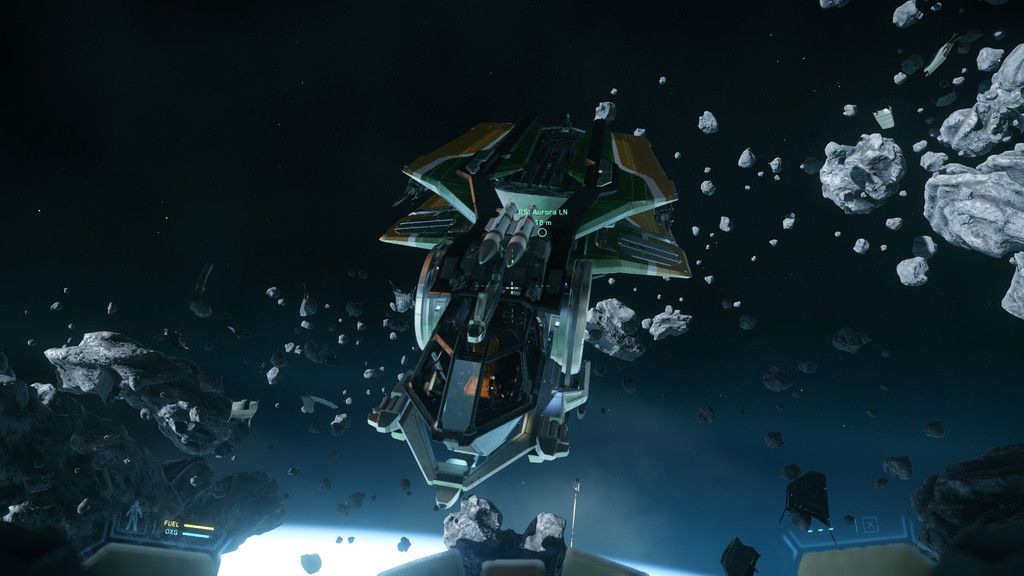This screenshot has width=1024, height=576.
Task: Click the suit status figure icon
Action: click(x=133, y=515)
